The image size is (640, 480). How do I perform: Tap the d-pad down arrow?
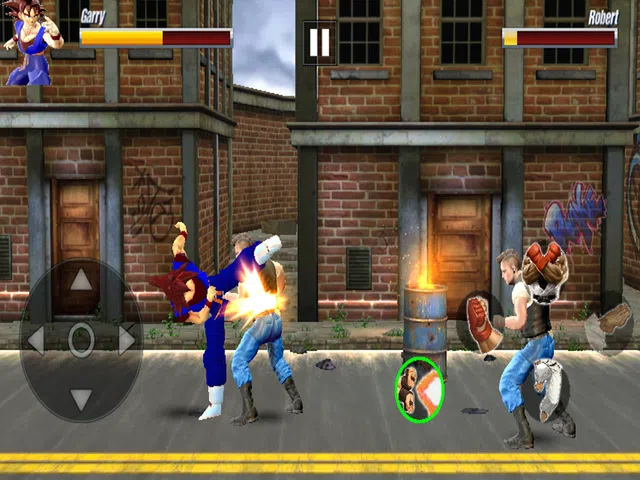click(x=81, y=399)
